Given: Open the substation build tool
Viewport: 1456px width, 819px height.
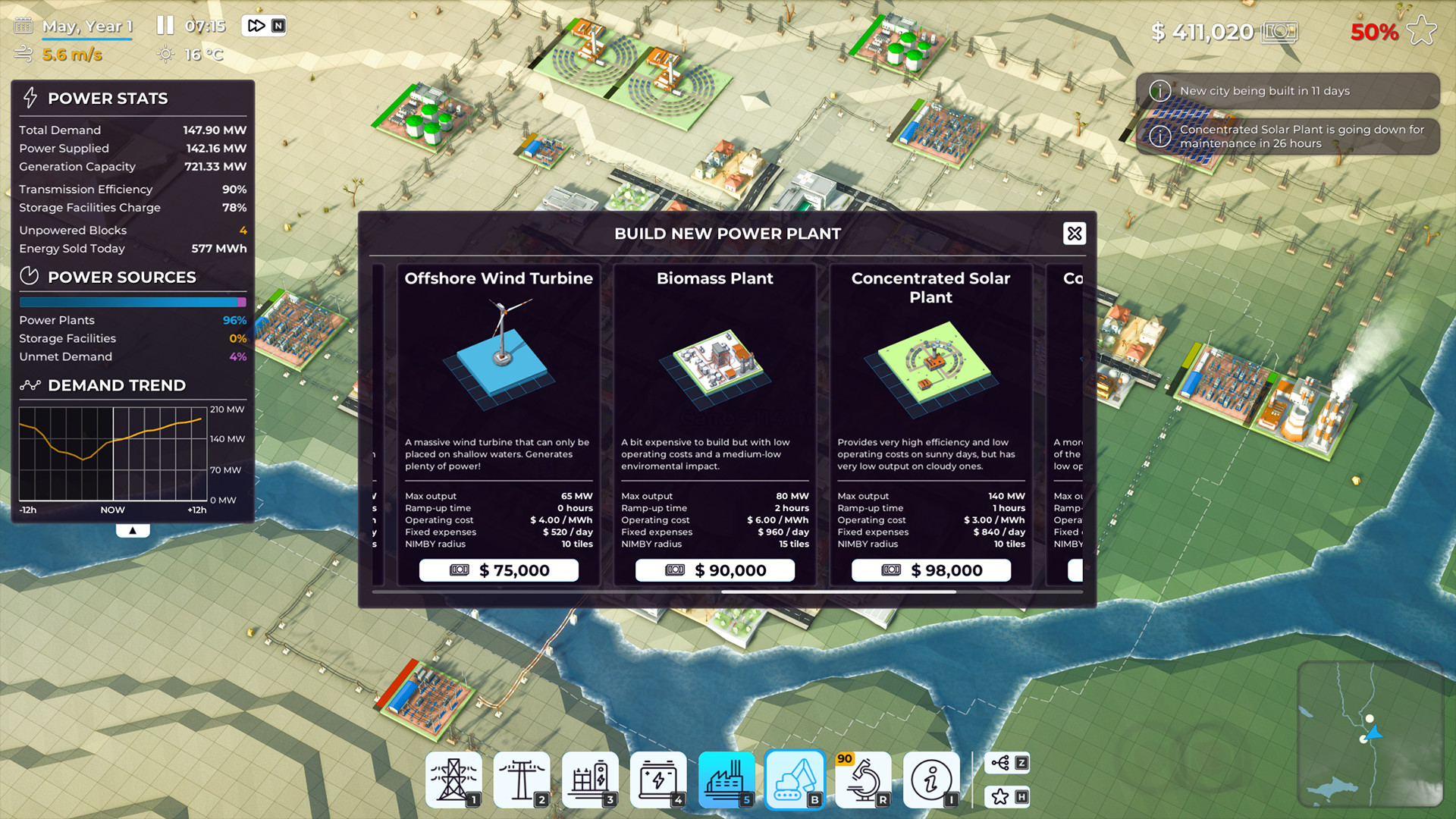Looking at the screenshot, I should click(x=590, y=780).
